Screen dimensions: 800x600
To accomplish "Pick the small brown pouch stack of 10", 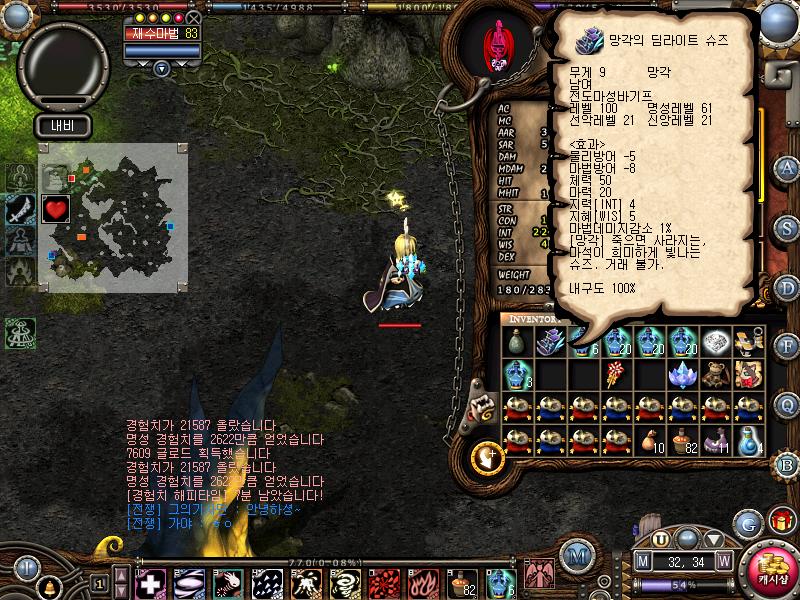I will point(650,440).
